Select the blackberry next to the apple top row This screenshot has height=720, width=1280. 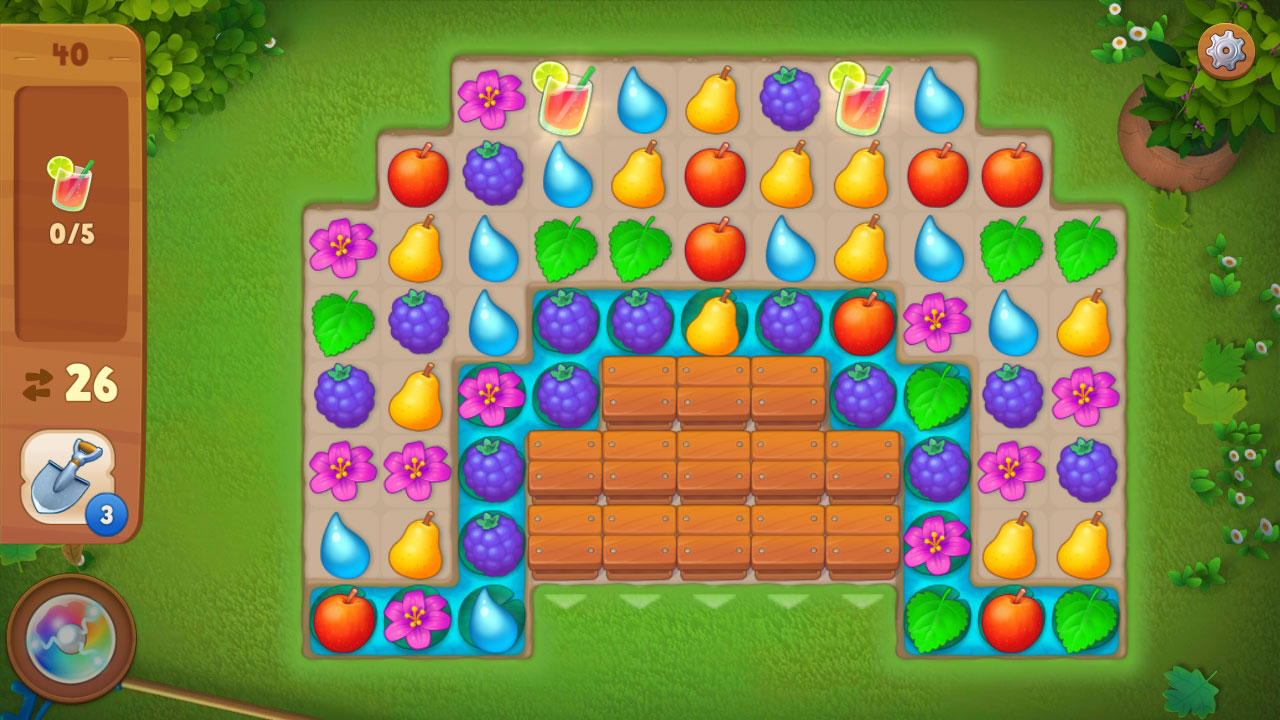point(492,174)
